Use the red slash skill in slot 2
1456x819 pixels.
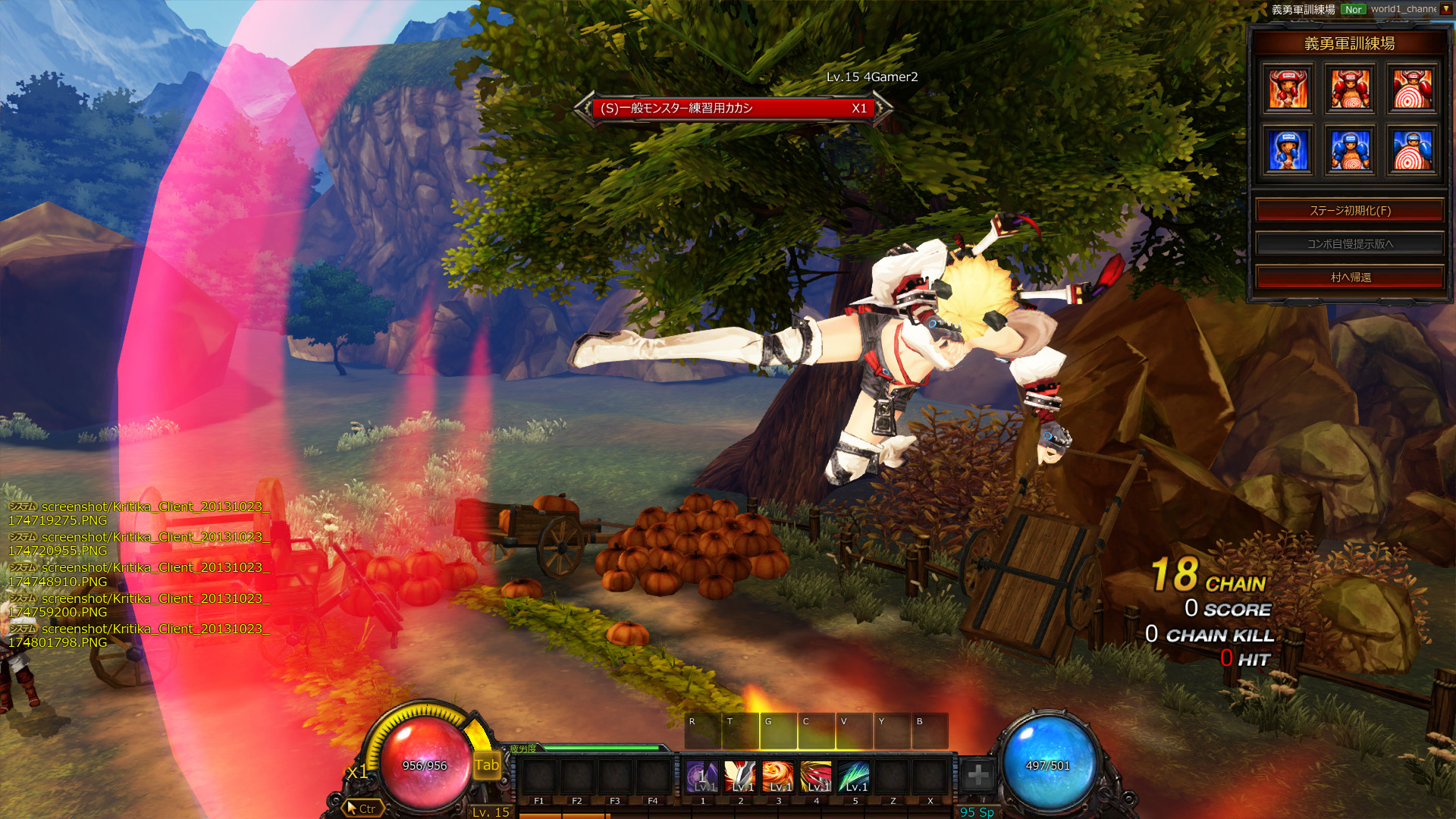pyautogui.click(x=740, y=777)
